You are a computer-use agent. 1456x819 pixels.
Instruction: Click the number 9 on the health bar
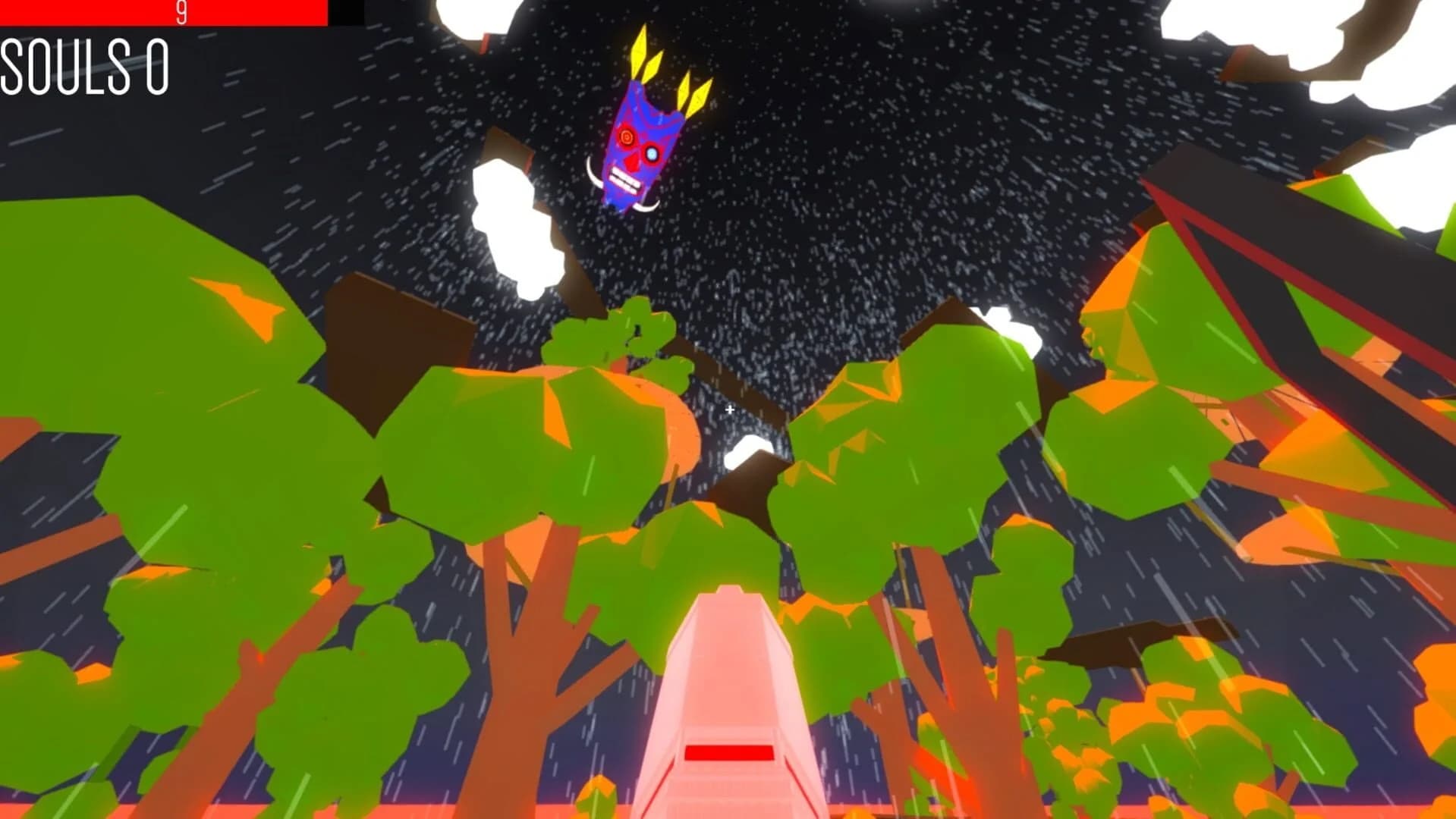[x=181, y=11]
